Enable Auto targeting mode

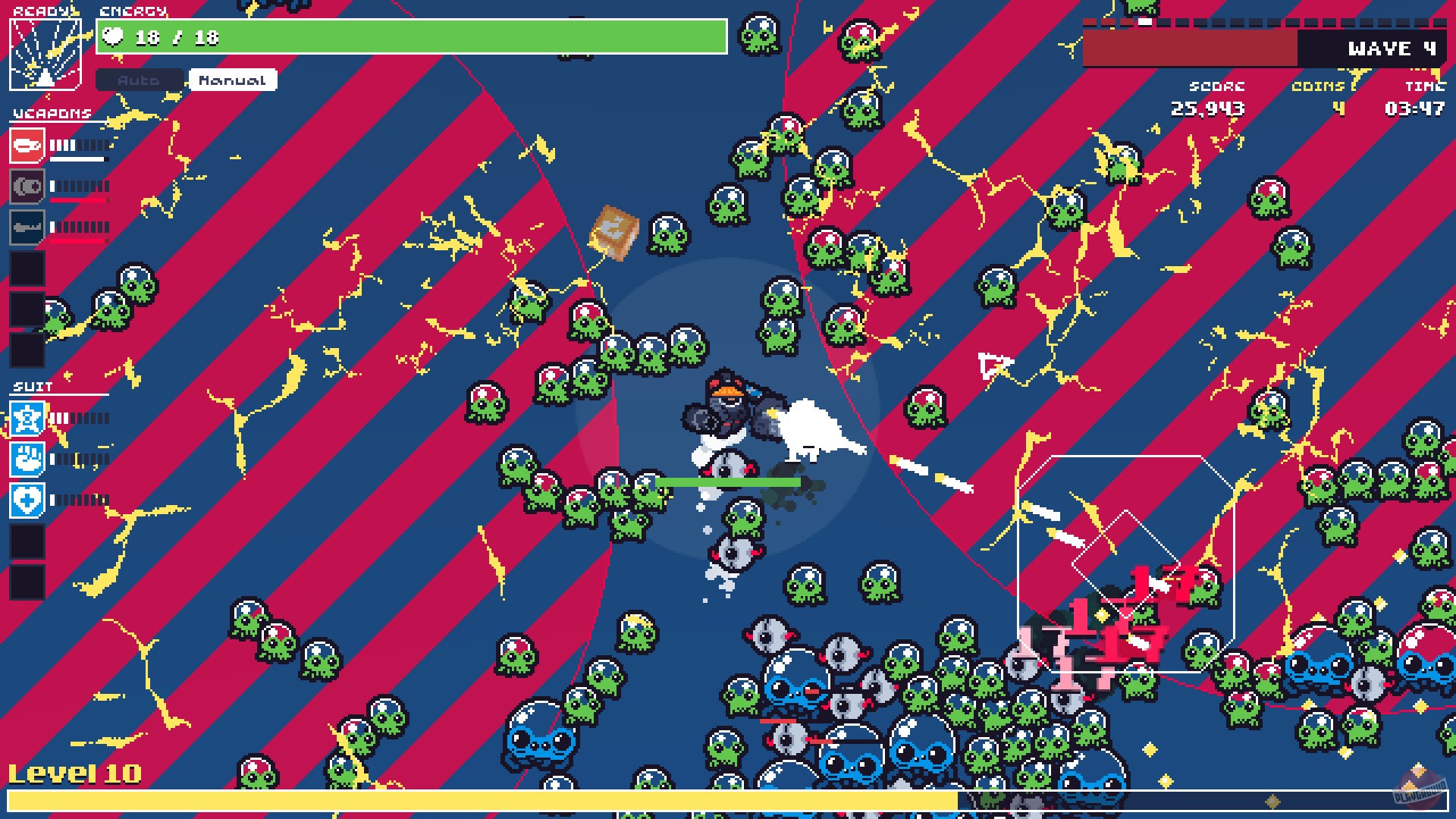(x=140, y=80)
